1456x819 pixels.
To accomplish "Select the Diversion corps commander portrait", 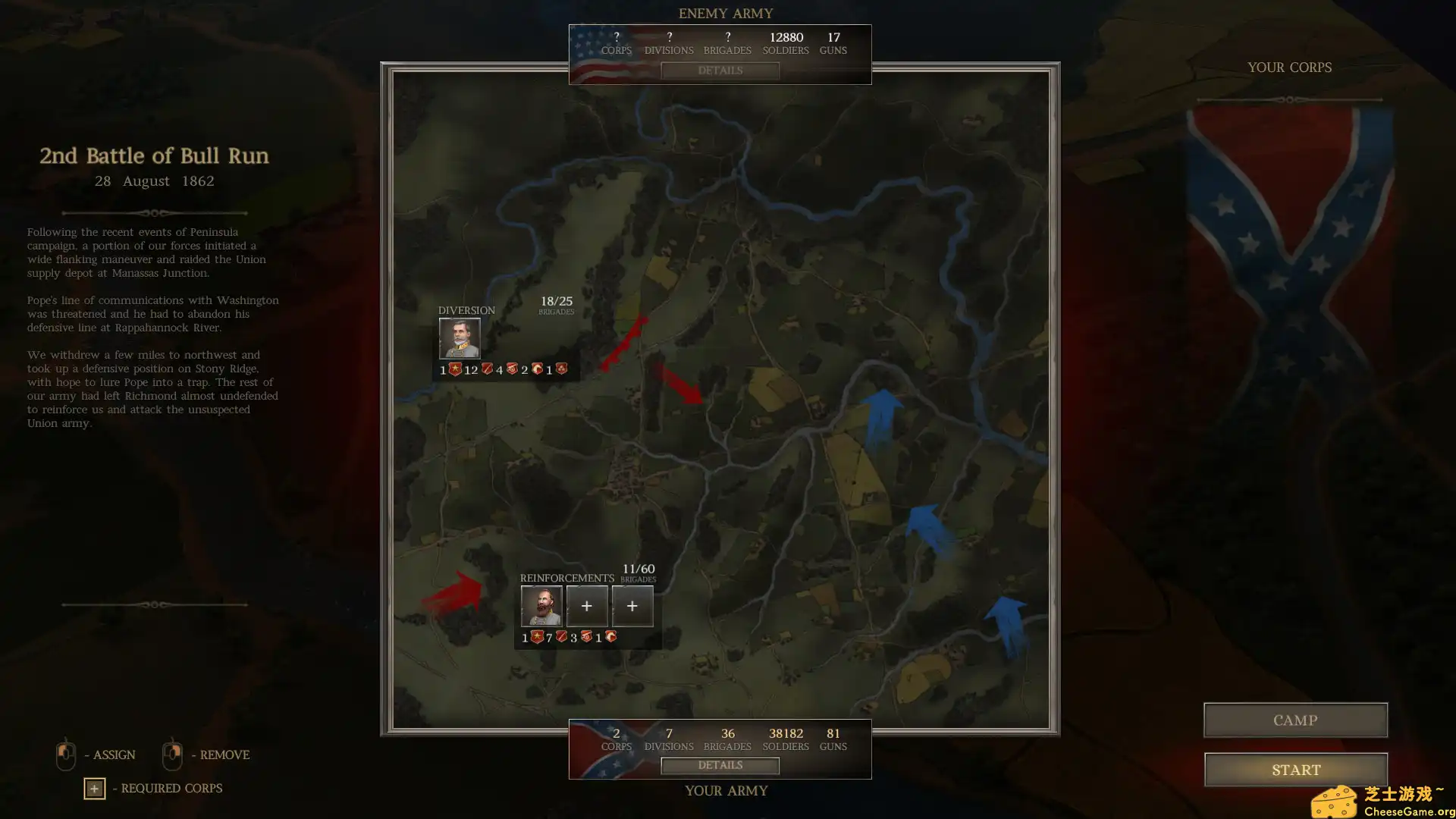I will [x=460, y=338].
